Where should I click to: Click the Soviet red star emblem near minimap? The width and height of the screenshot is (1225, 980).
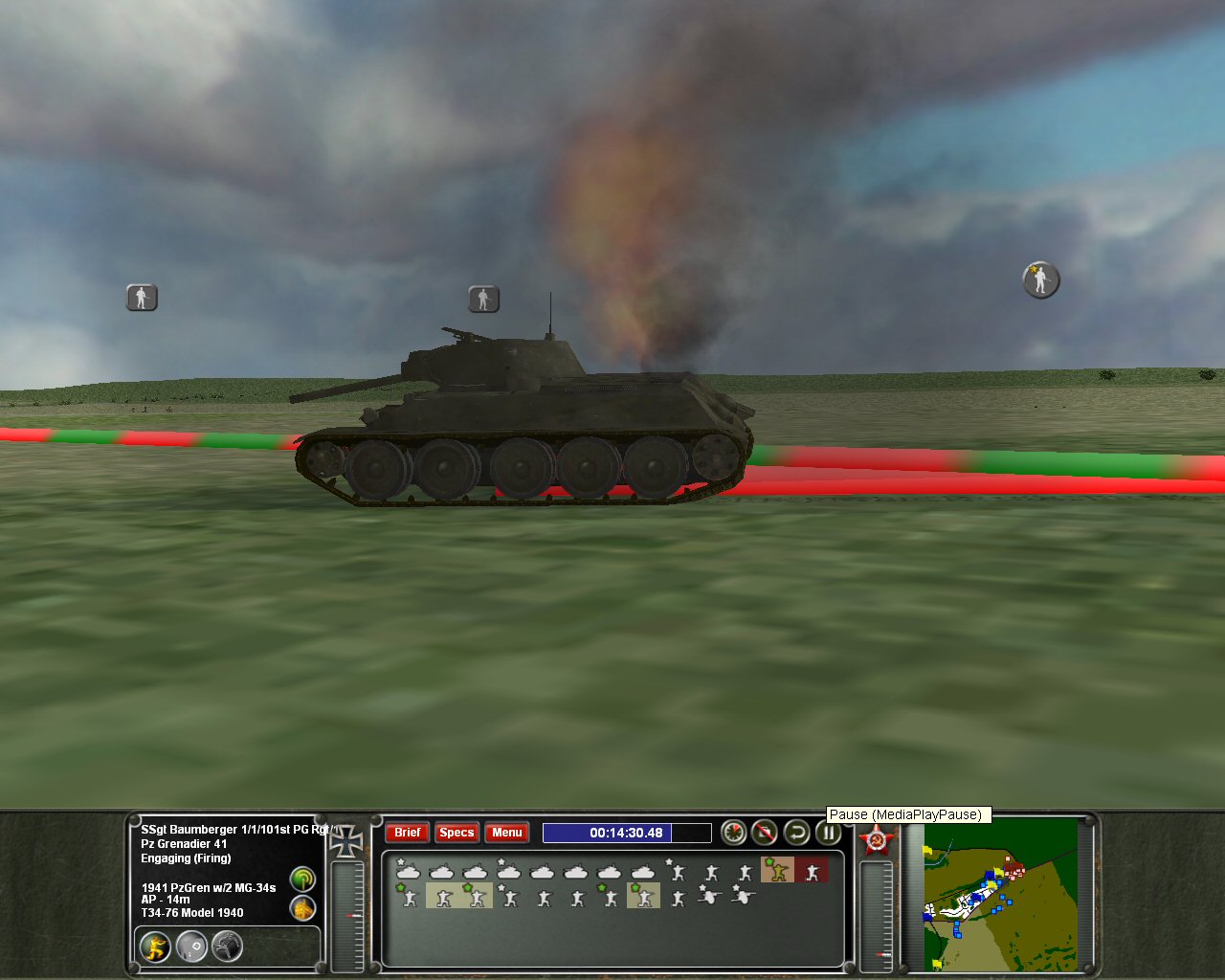pos(878,839)
